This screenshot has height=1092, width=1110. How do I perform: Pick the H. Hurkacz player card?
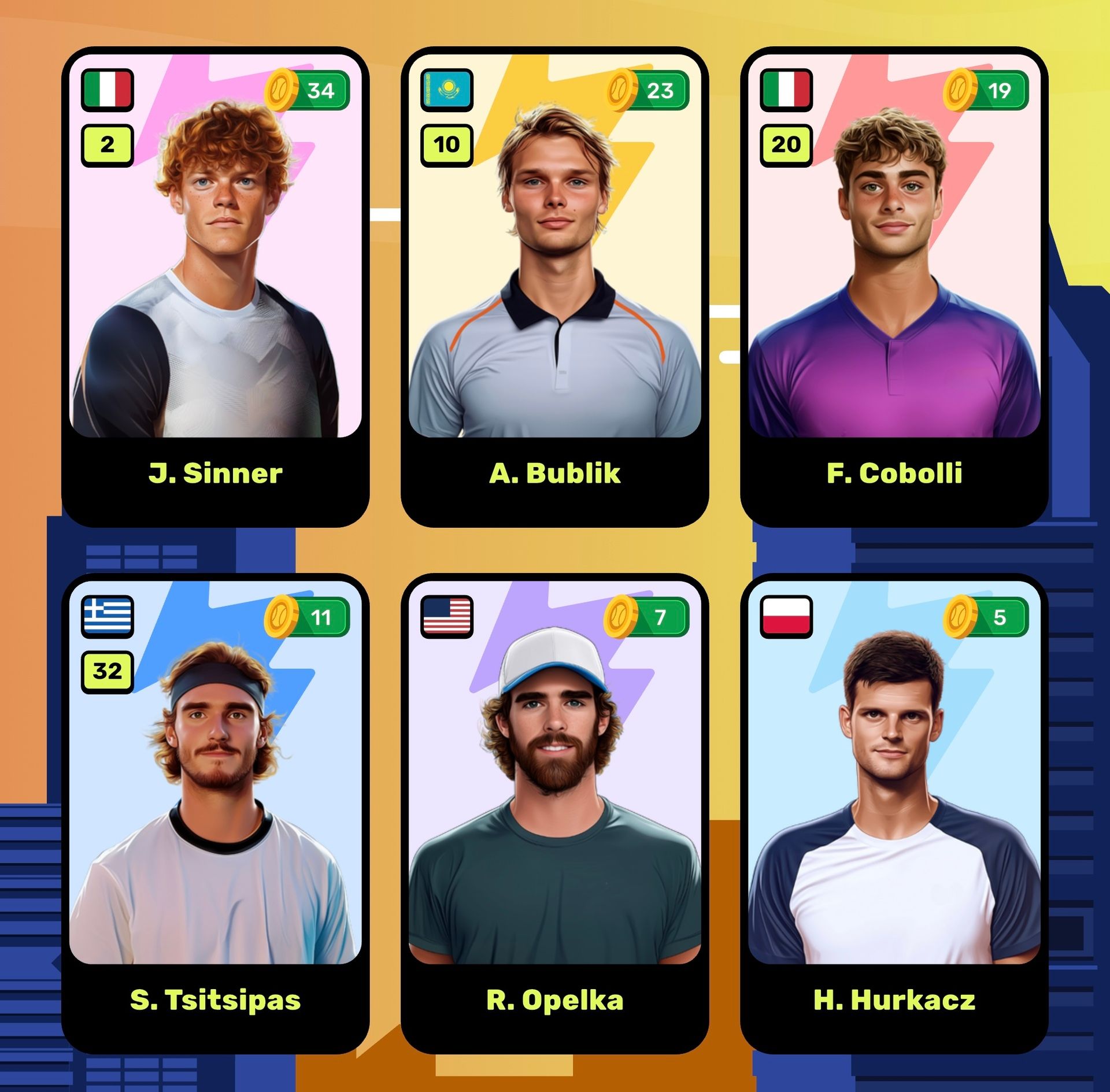point(894,814)
